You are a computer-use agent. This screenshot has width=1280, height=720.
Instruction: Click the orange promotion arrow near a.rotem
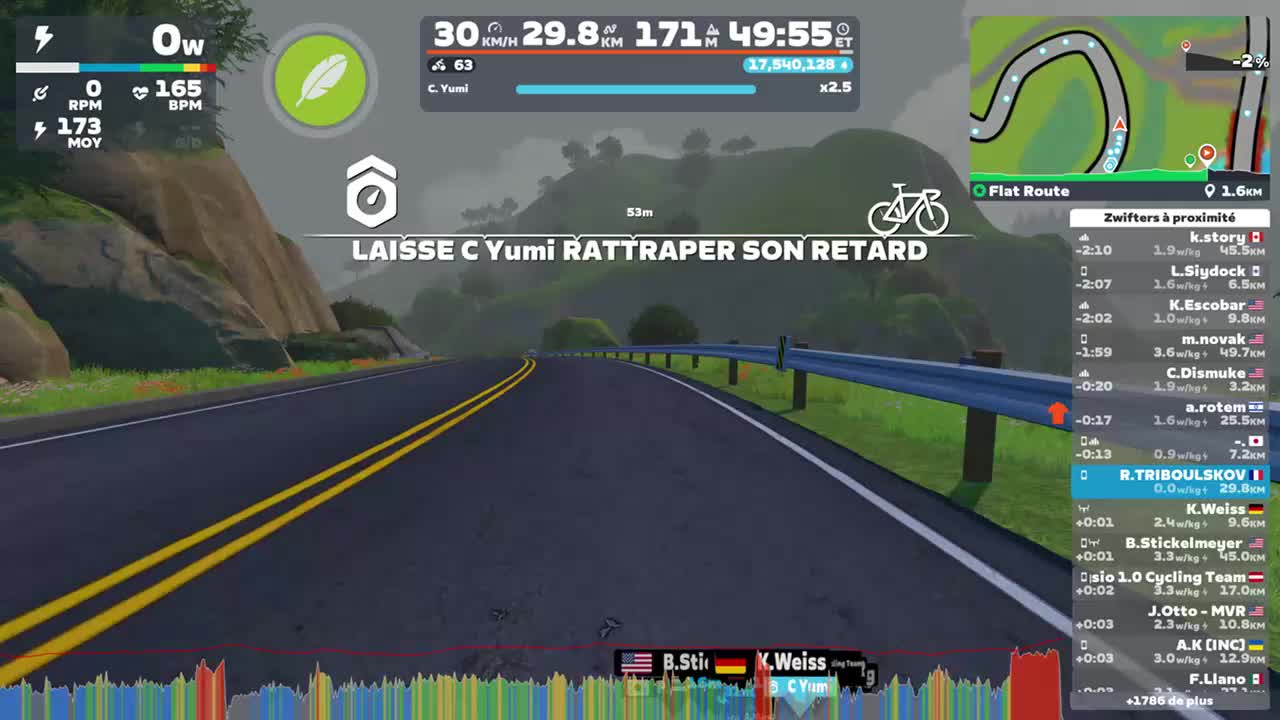coord(1059,413)
